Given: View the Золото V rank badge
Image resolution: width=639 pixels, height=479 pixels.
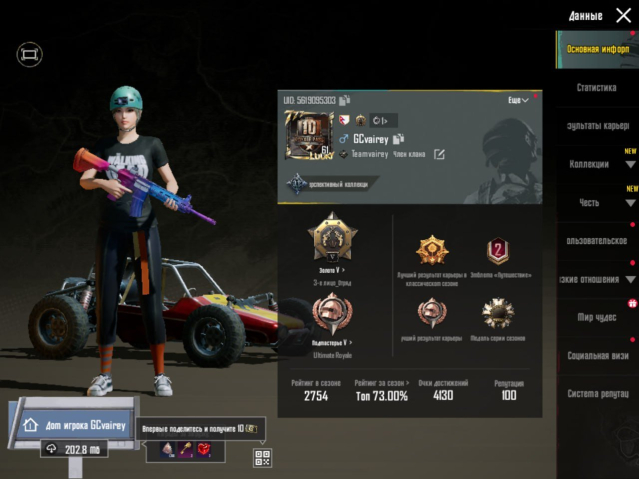Looking at the screenshot, I should (x=330, y=242).
